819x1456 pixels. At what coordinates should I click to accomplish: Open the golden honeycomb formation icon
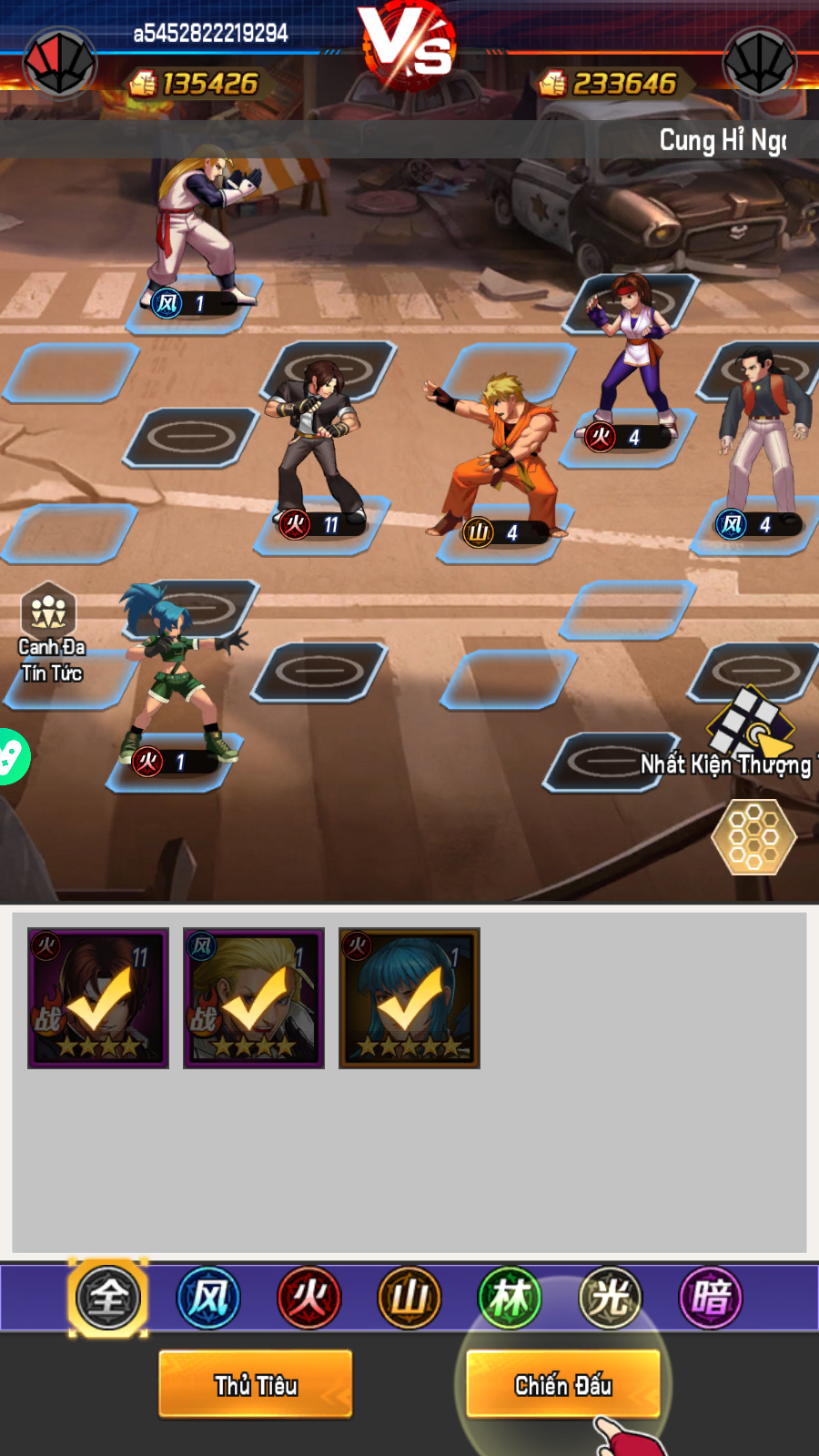pos(753,836)
